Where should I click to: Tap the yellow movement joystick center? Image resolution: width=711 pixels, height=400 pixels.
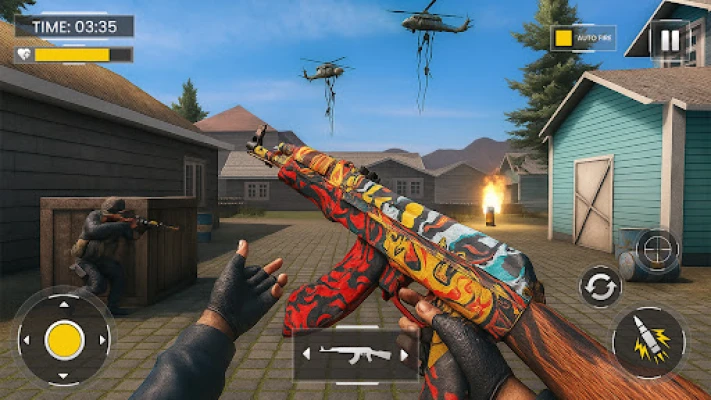[x=64, y=340]
